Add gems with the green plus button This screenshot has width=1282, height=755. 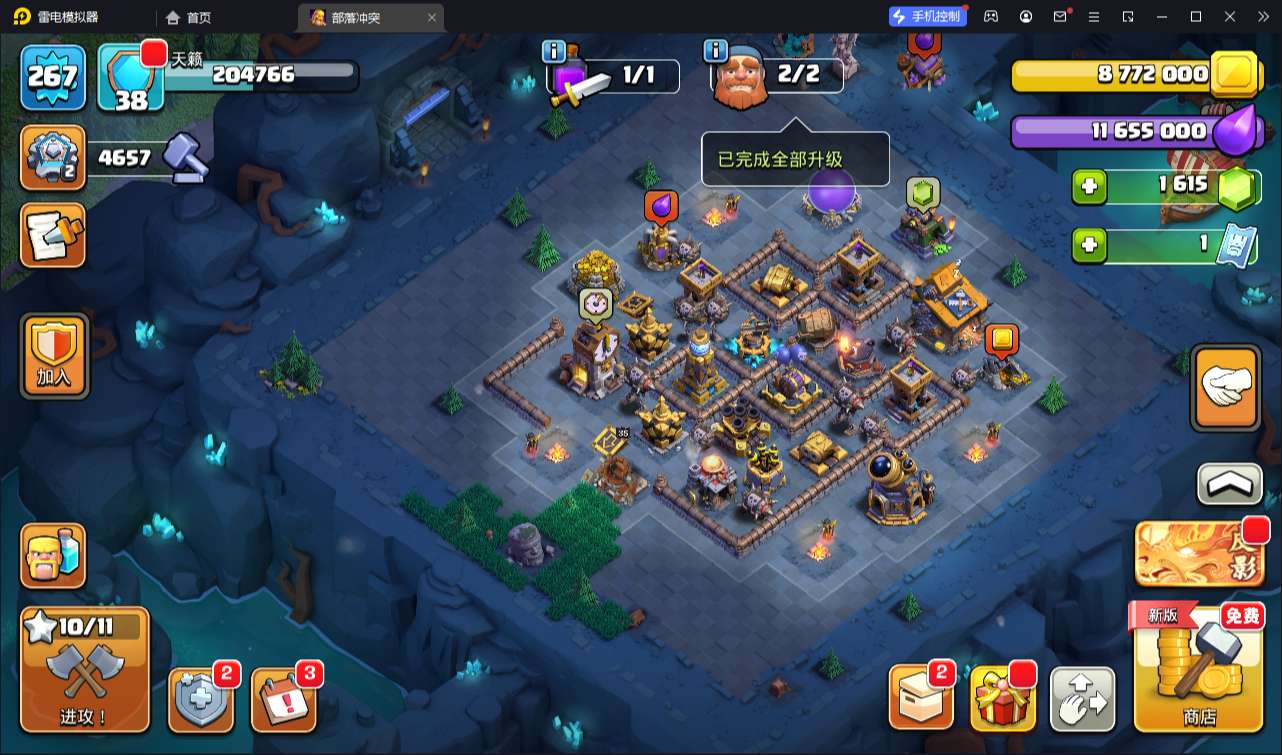(x=1089, y=187)
